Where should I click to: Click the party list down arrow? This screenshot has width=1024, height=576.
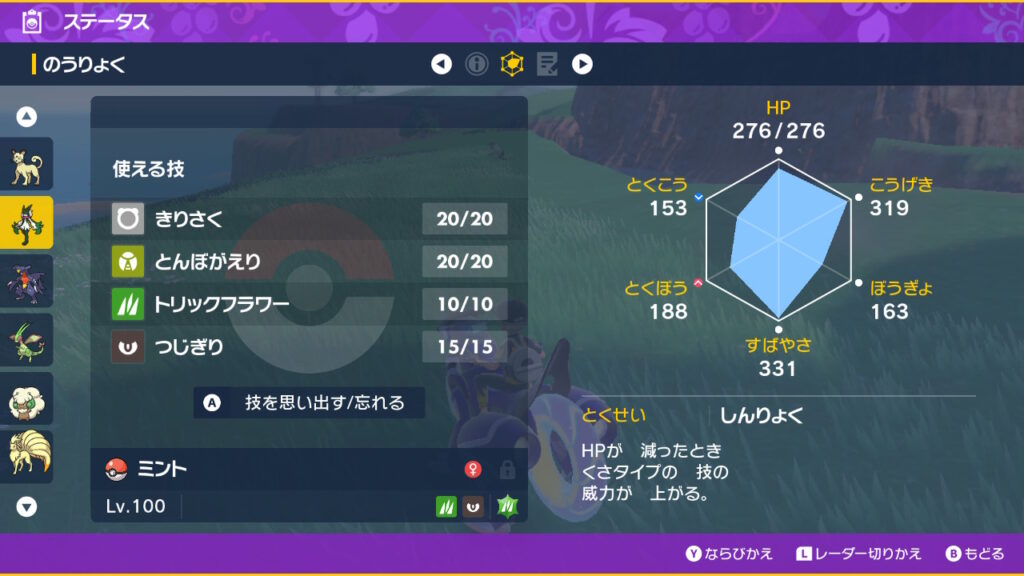pyautogui.click(x=27, y=507)
